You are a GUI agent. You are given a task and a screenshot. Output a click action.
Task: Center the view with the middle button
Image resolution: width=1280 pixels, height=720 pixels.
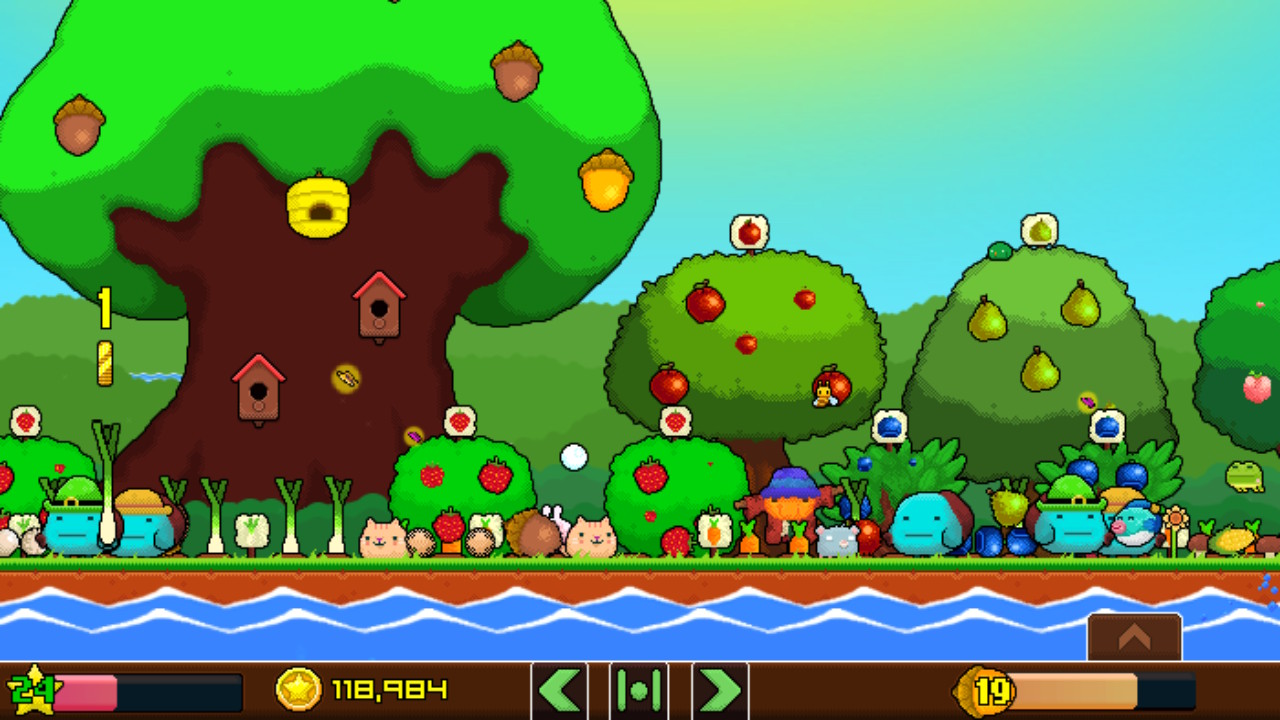tap(639, 690)
